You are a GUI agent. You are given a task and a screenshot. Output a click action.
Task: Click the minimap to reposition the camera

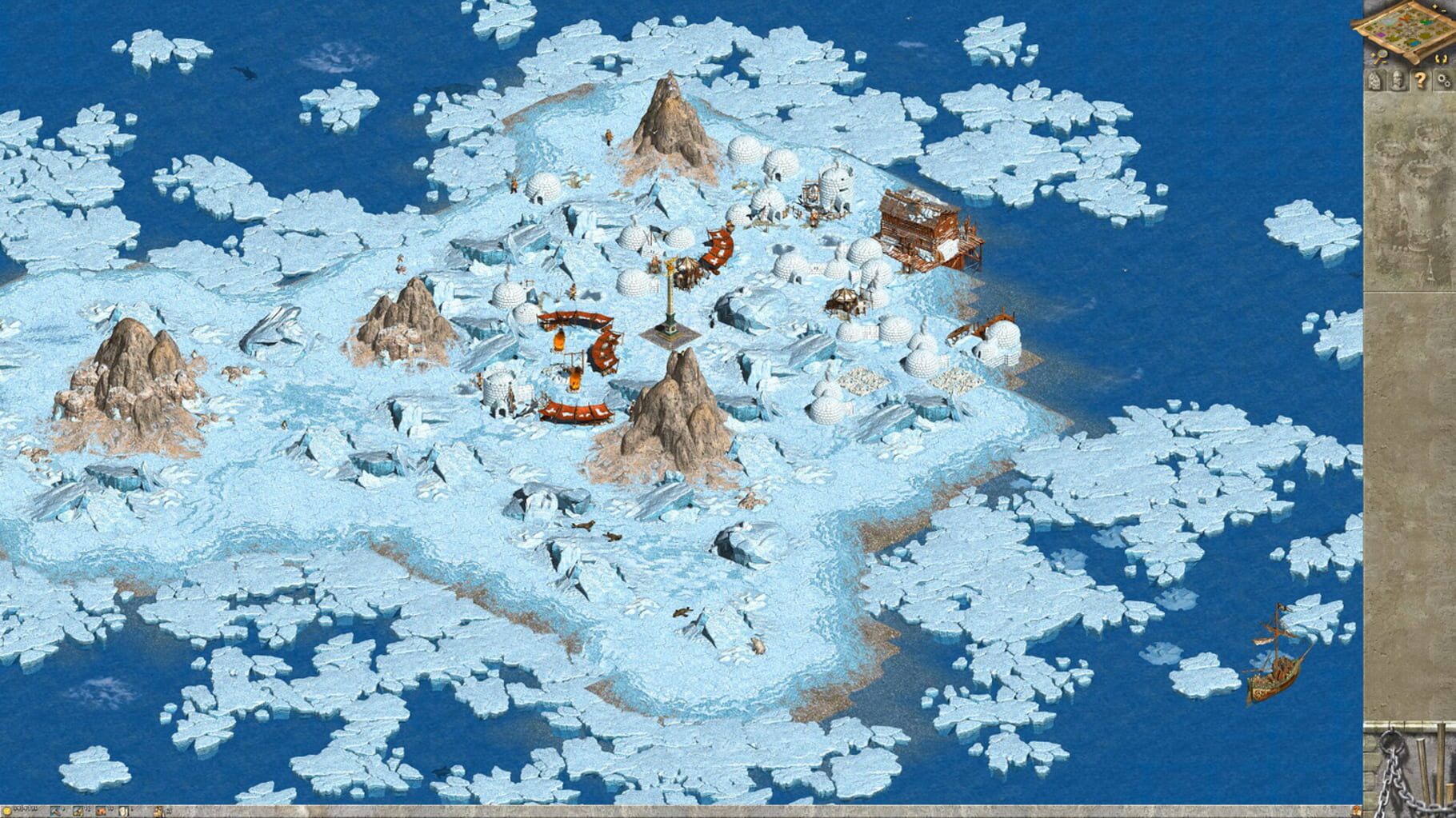coord(1410,28)
